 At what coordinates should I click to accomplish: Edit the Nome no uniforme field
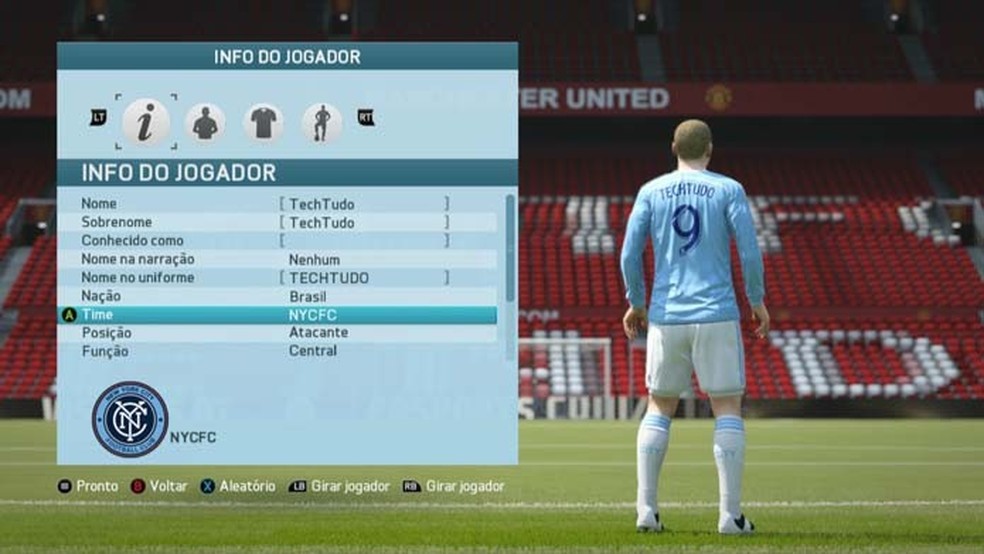coord(364,278)
